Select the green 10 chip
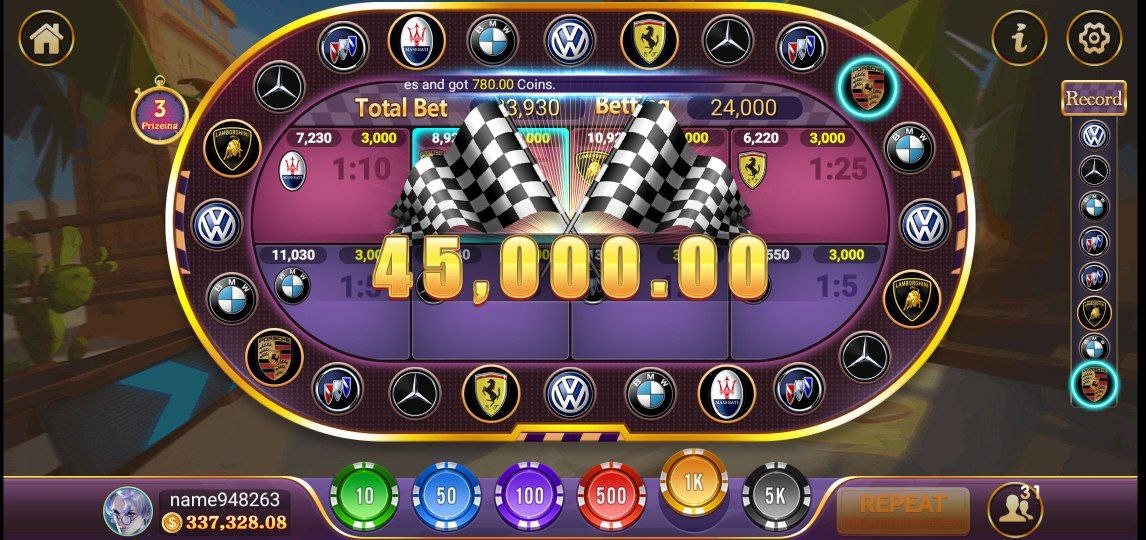 (364, 496)
